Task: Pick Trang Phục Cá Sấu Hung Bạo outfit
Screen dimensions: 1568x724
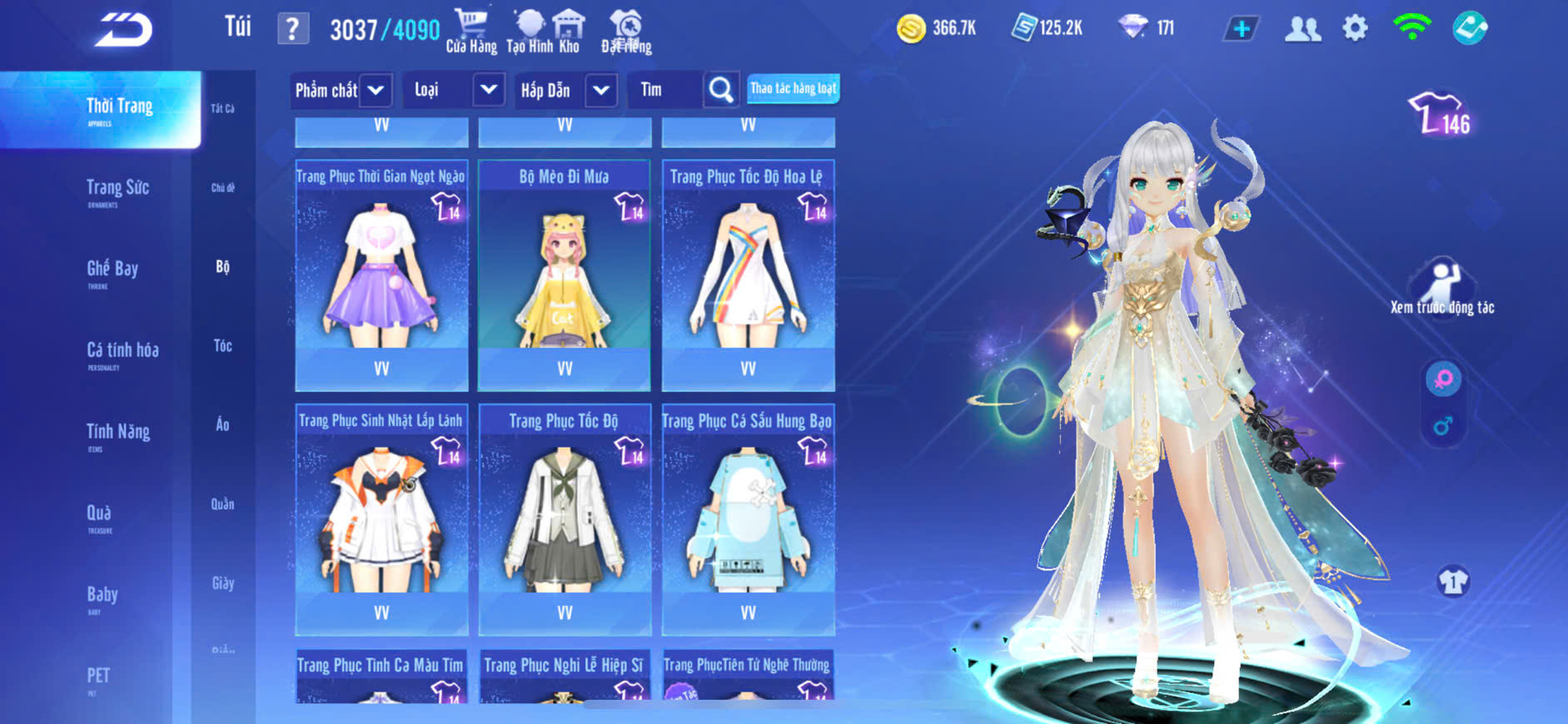Action: click(748, 519)
